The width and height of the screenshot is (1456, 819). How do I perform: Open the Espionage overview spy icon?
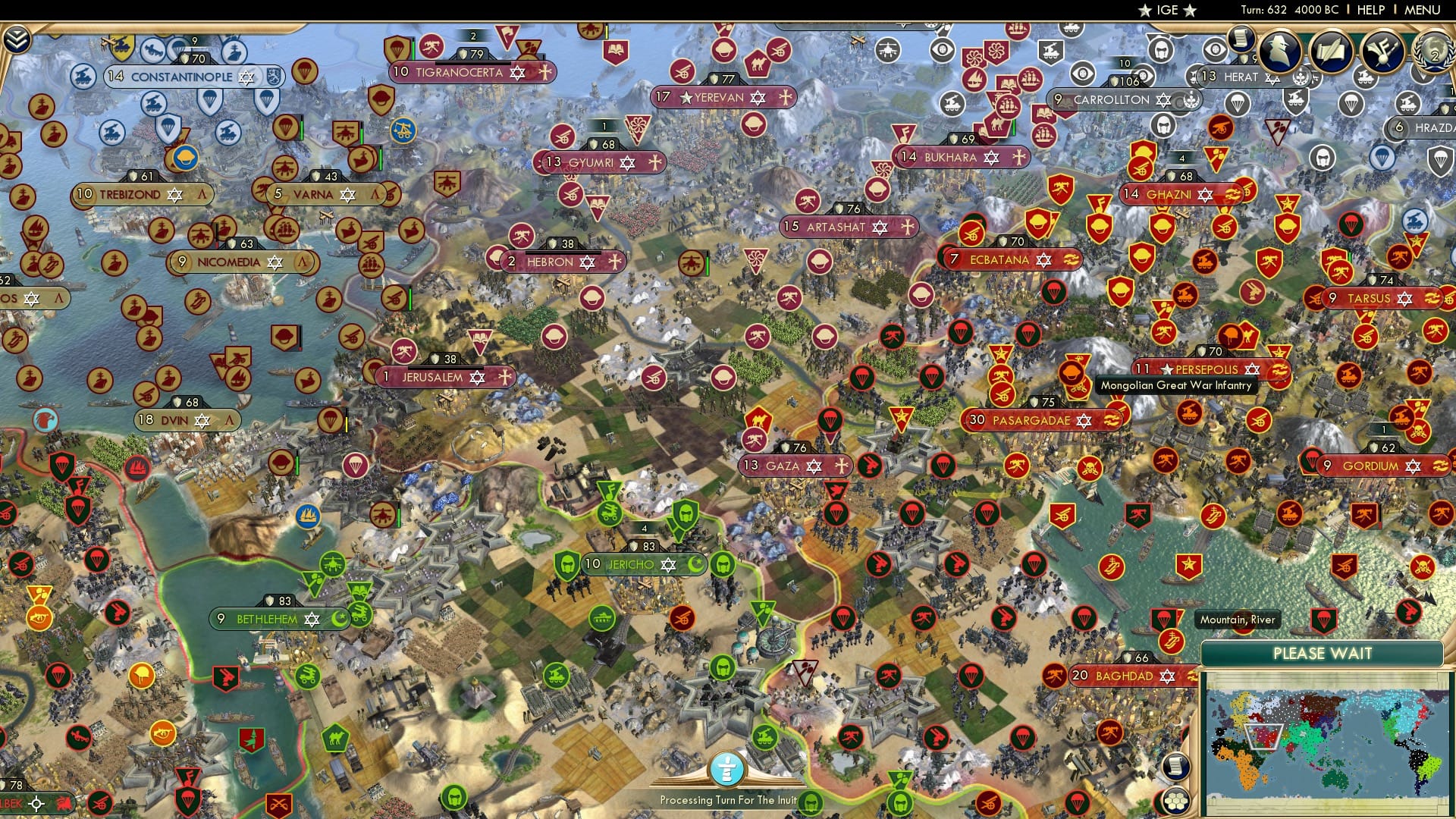tap(1279, 49)
